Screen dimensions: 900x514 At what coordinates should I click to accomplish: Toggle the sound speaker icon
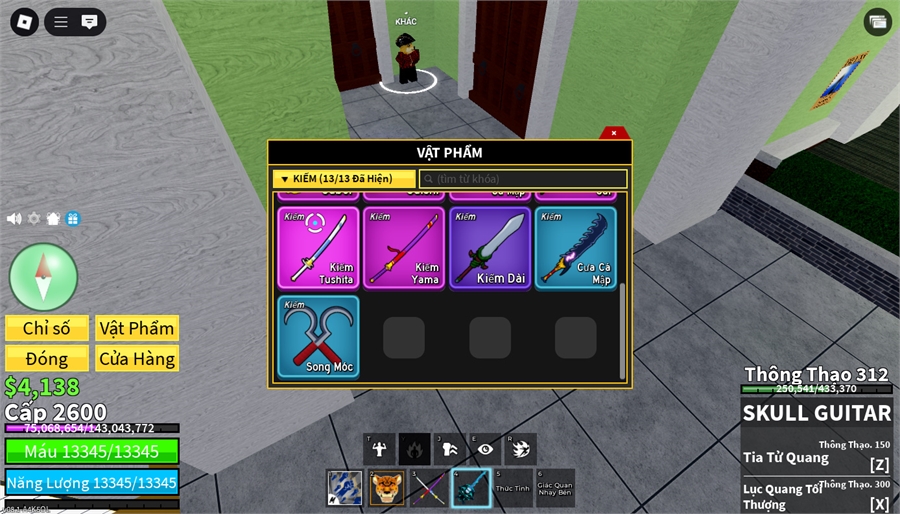[14, 218]
